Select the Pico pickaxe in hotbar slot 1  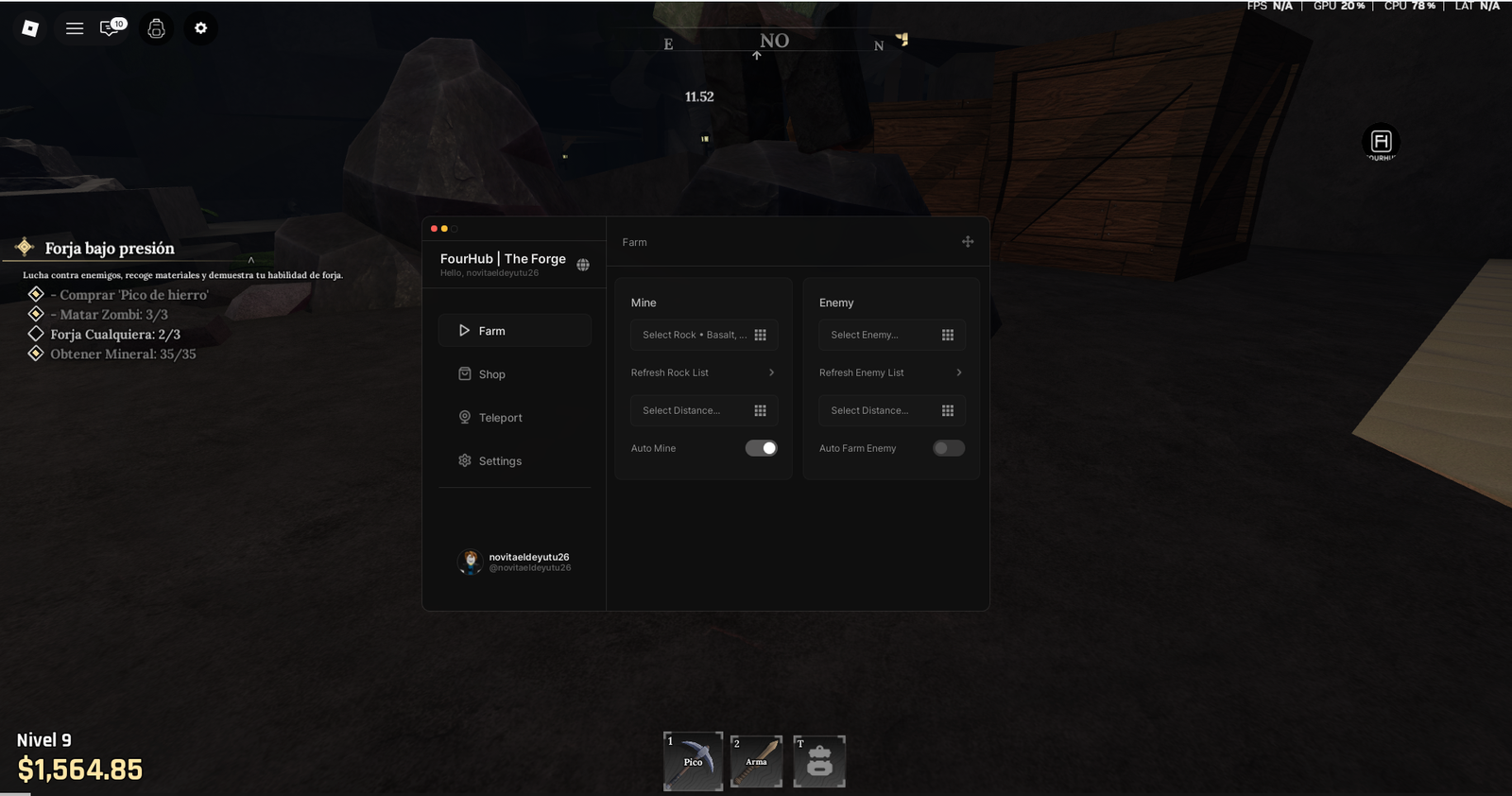[693, 761]
